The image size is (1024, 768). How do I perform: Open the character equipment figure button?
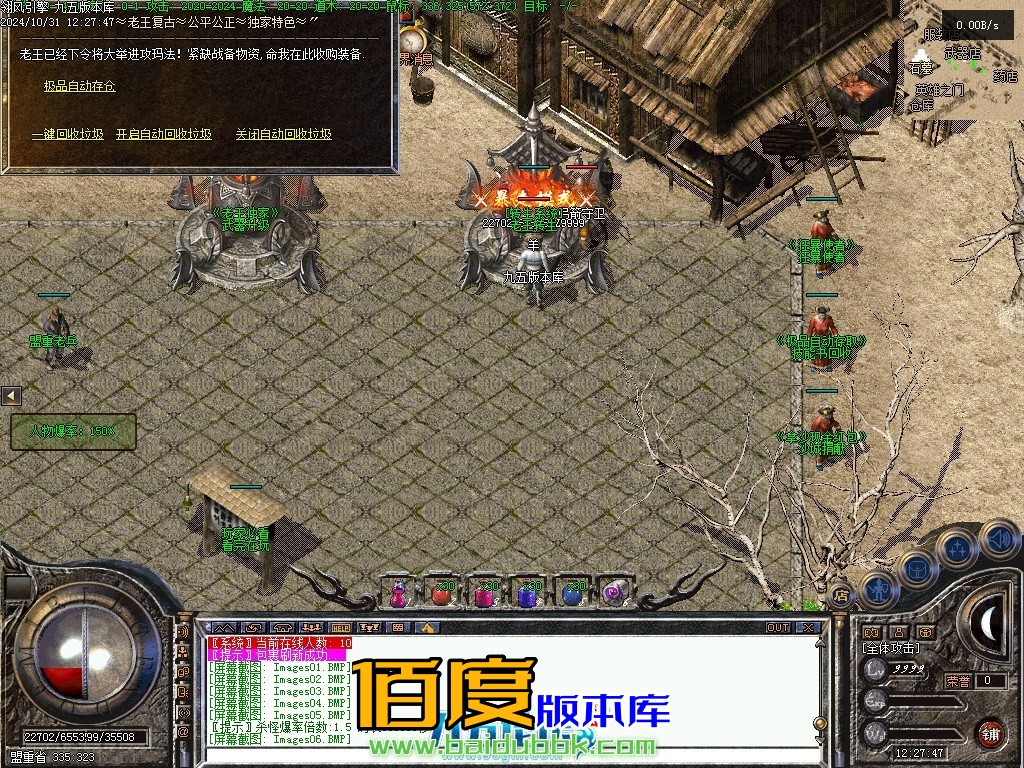pos(877,587)
